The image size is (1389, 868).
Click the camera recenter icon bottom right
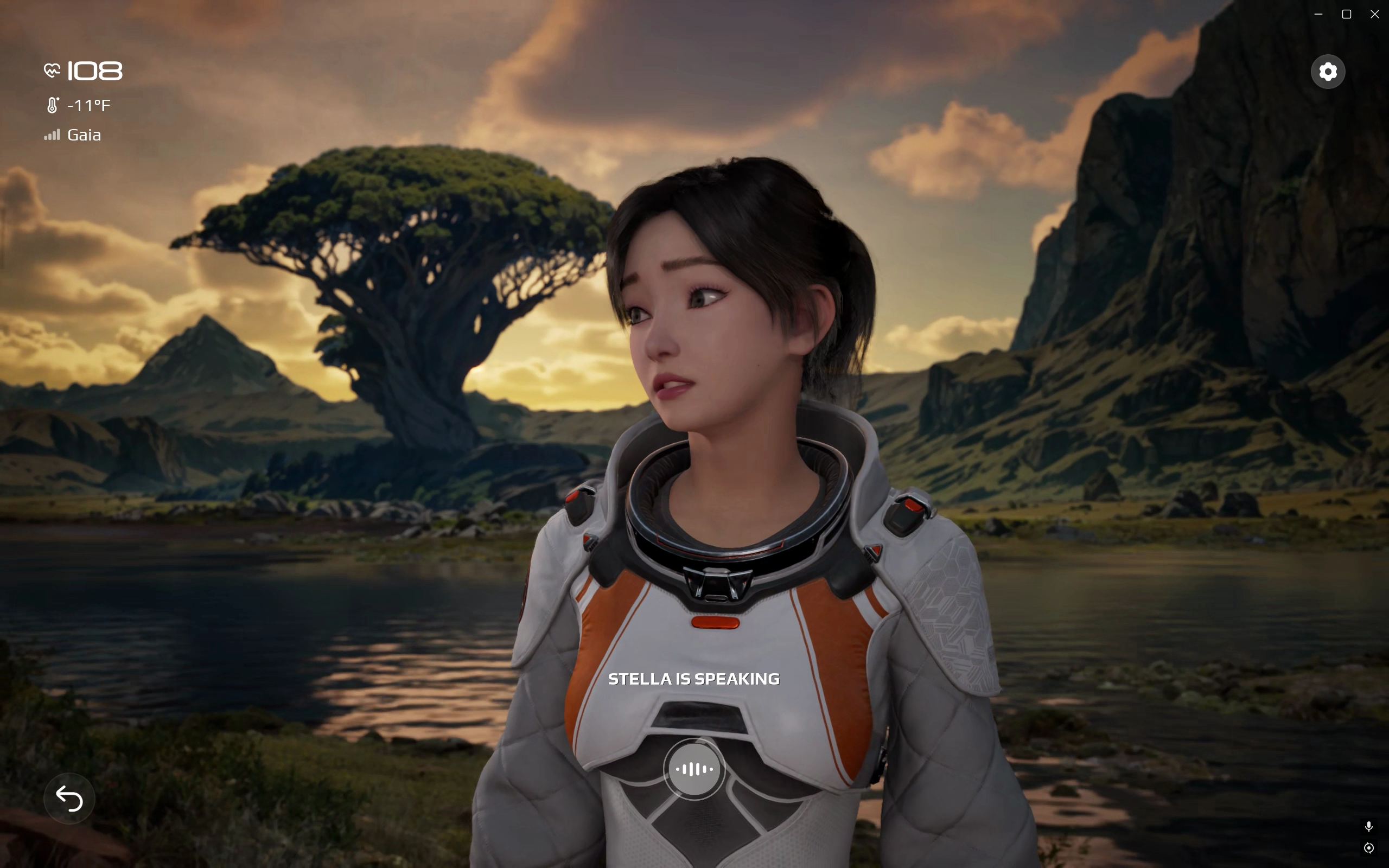click(x=1369, y=848)
